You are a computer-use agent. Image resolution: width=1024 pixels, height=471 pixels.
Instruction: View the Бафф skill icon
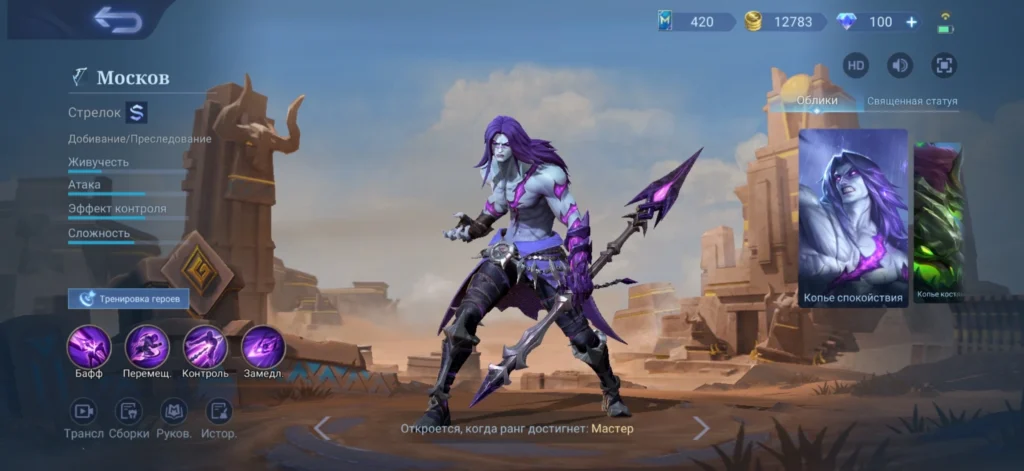coord(88,347)
